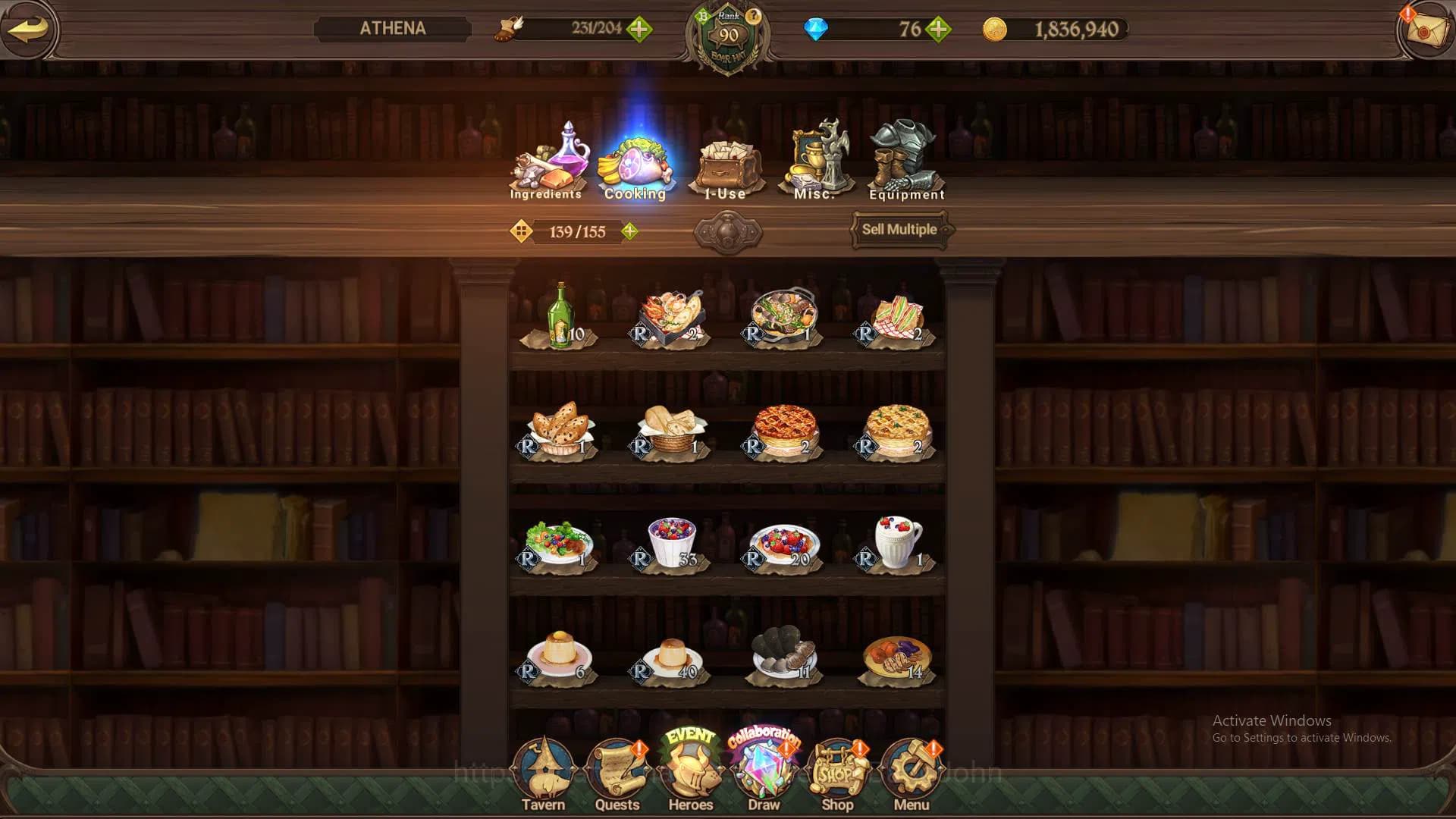Pick the pudding stack of 40

[670, 658]
